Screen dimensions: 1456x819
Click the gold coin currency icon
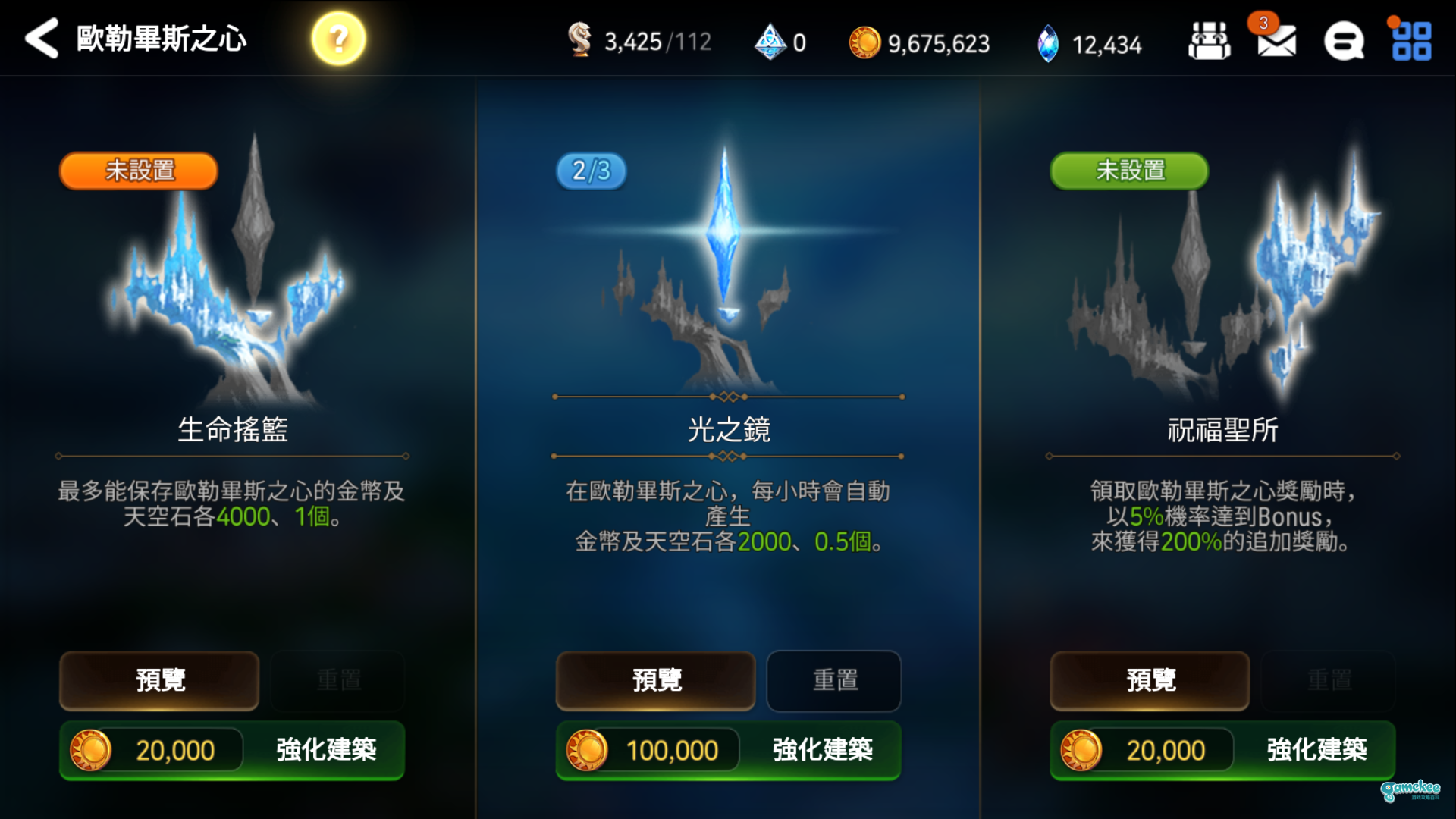click(866, 43)
